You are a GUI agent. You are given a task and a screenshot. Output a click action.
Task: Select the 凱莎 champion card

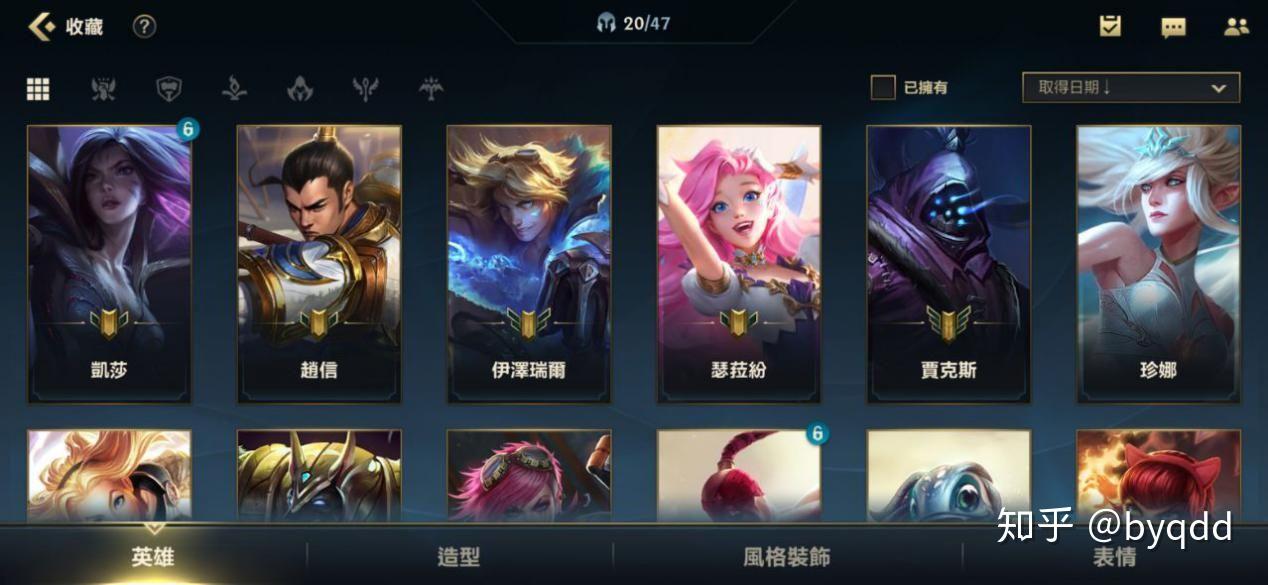click(x=109, y=264)
